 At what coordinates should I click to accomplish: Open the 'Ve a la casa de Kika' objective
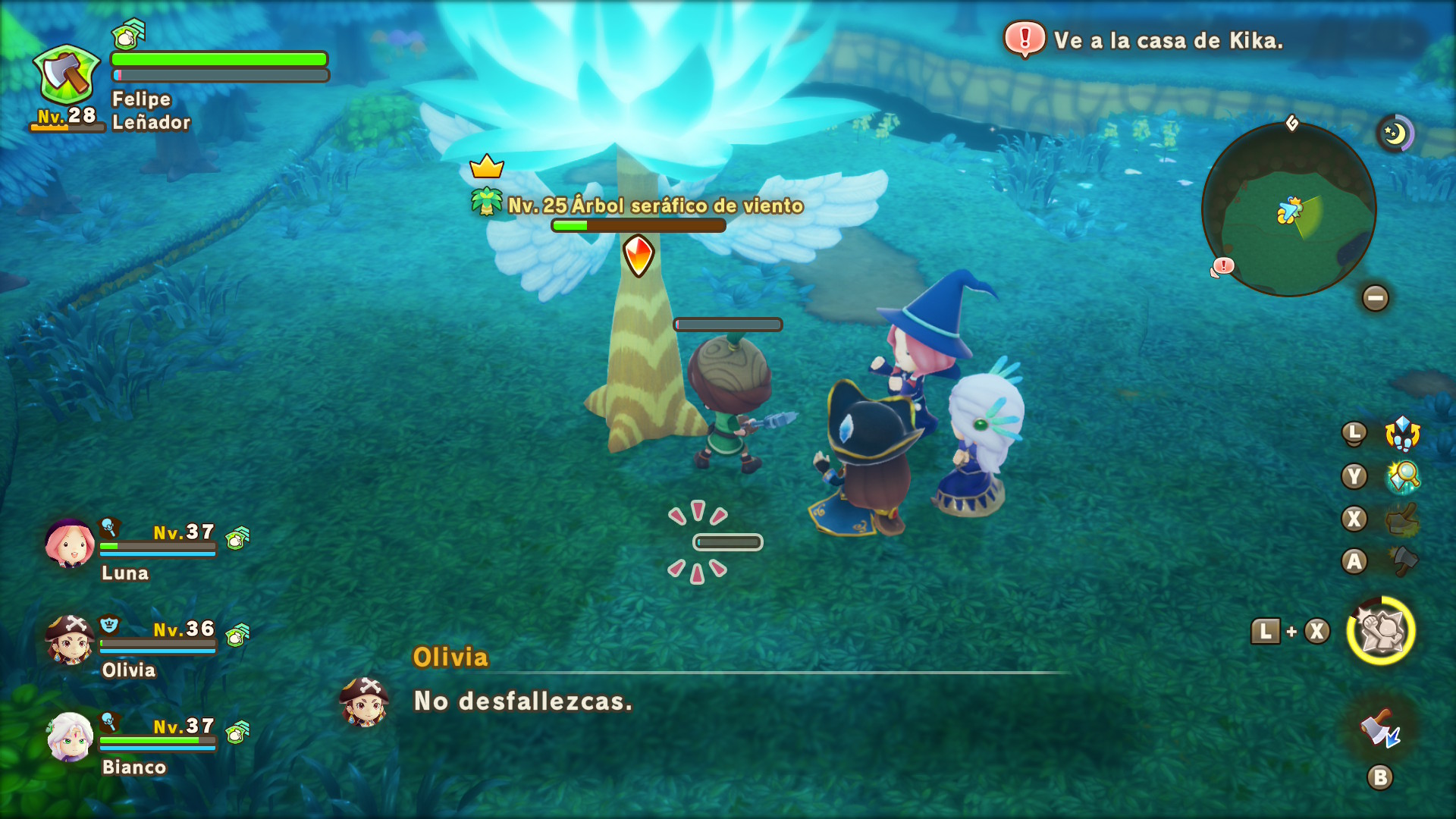pos(1168,40)
